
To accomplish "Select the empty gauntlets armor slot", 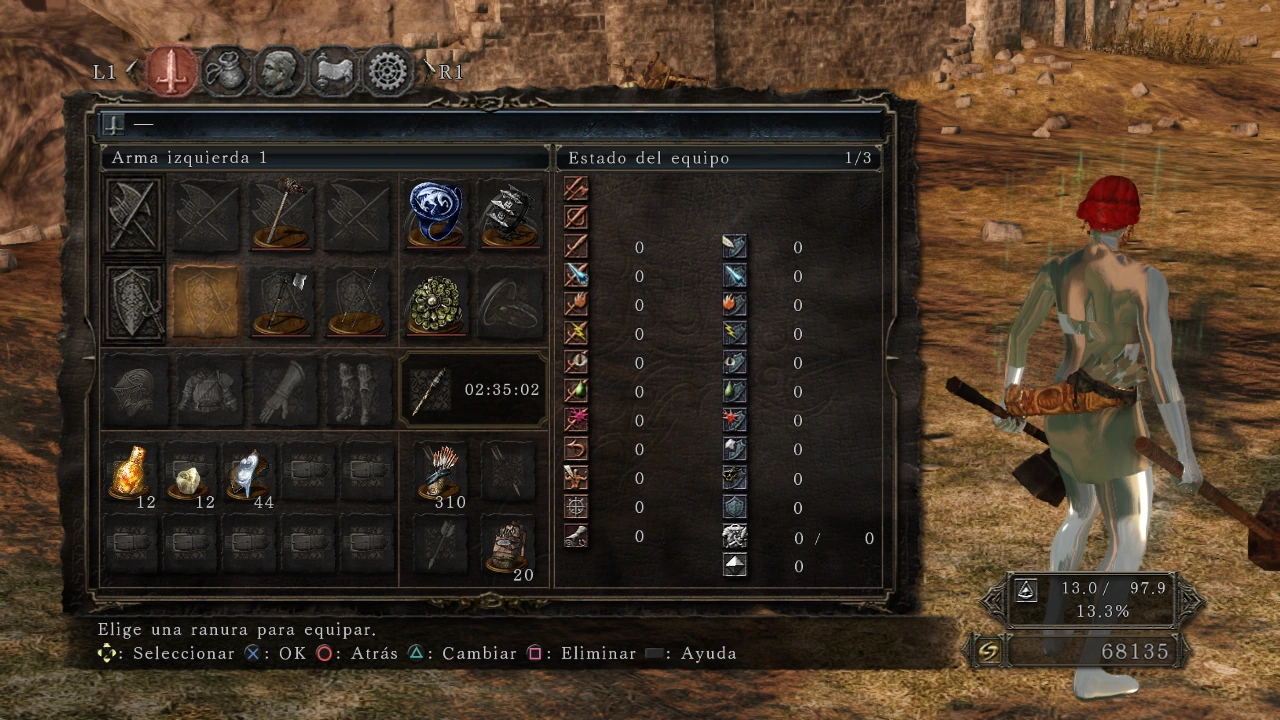I will (283, 389).
